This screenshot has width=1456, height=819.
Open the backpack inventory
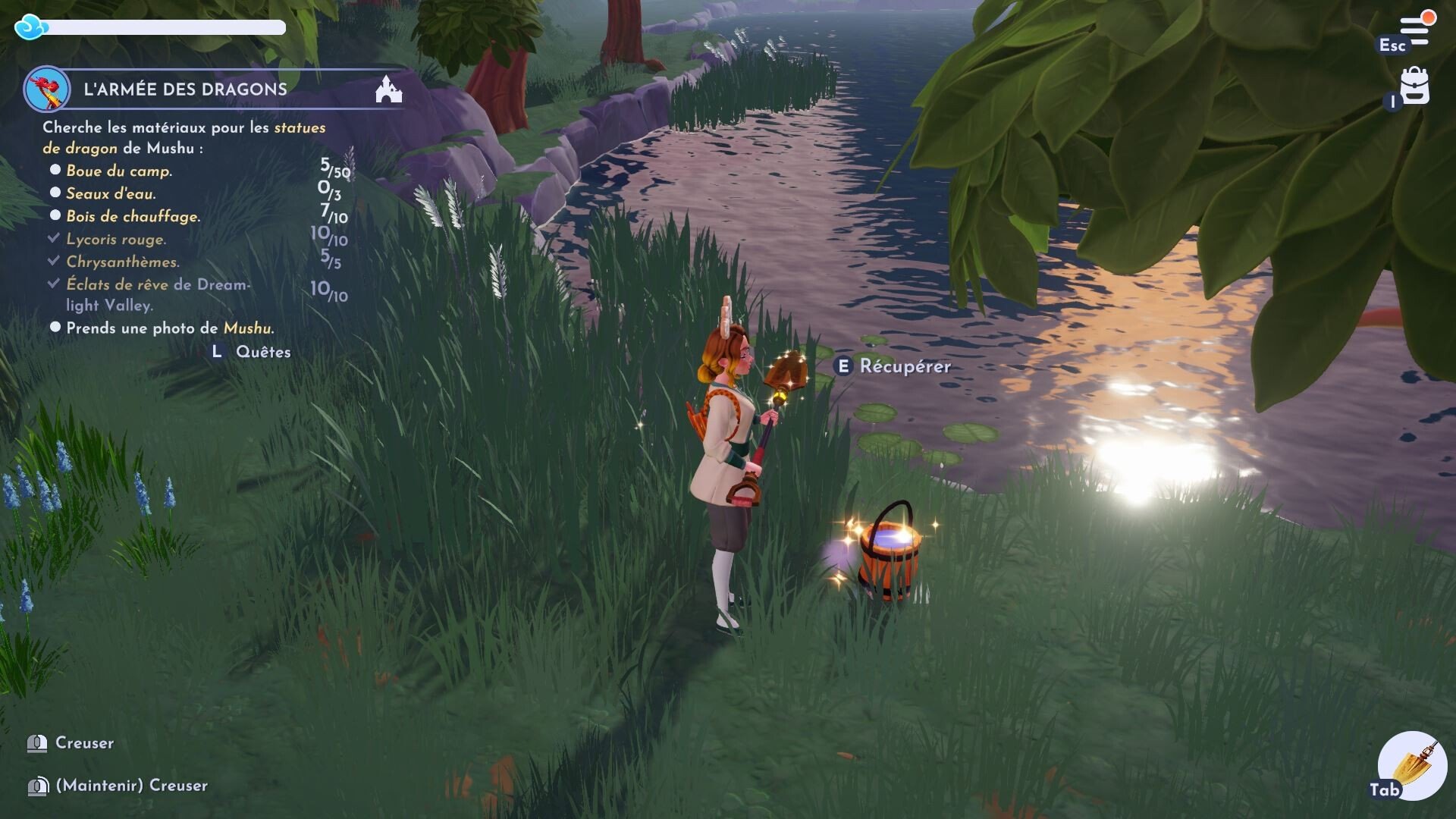1414,87
